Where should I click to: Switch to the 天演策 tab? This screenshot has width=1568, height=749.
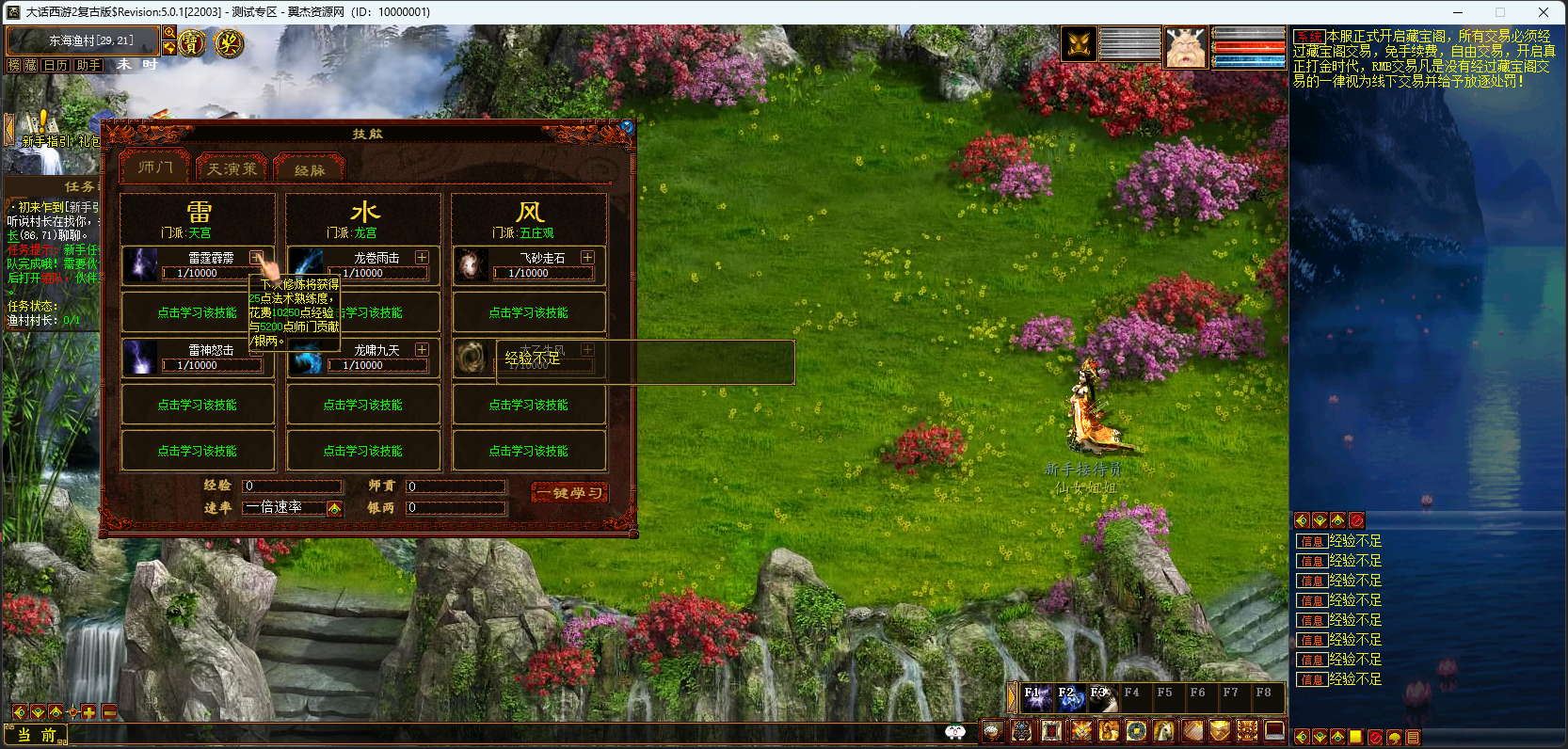[x=232, y=168]
